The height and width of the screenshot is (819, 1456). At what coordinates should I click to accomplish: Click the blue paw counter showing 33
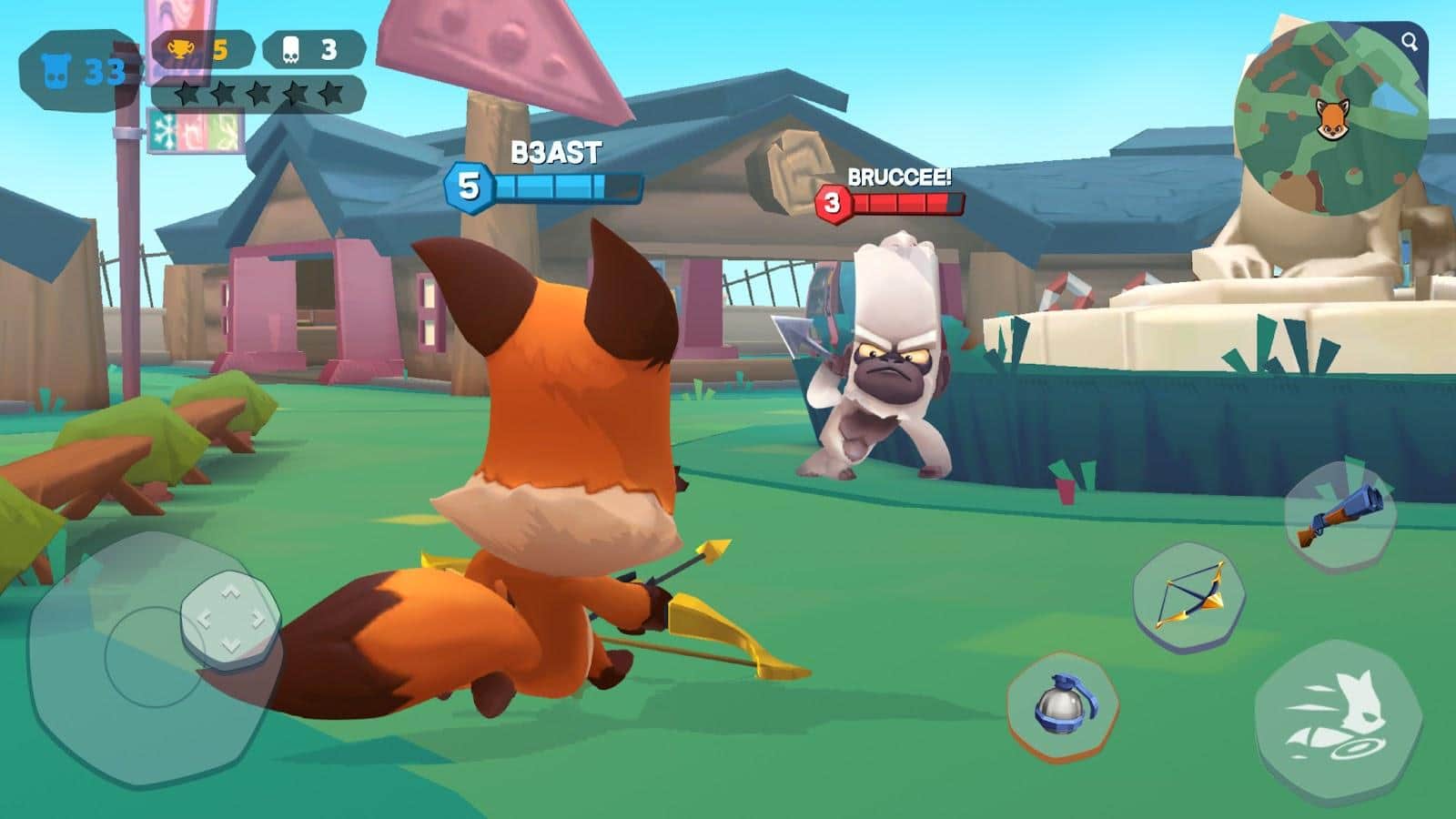[x=77, y=64]
